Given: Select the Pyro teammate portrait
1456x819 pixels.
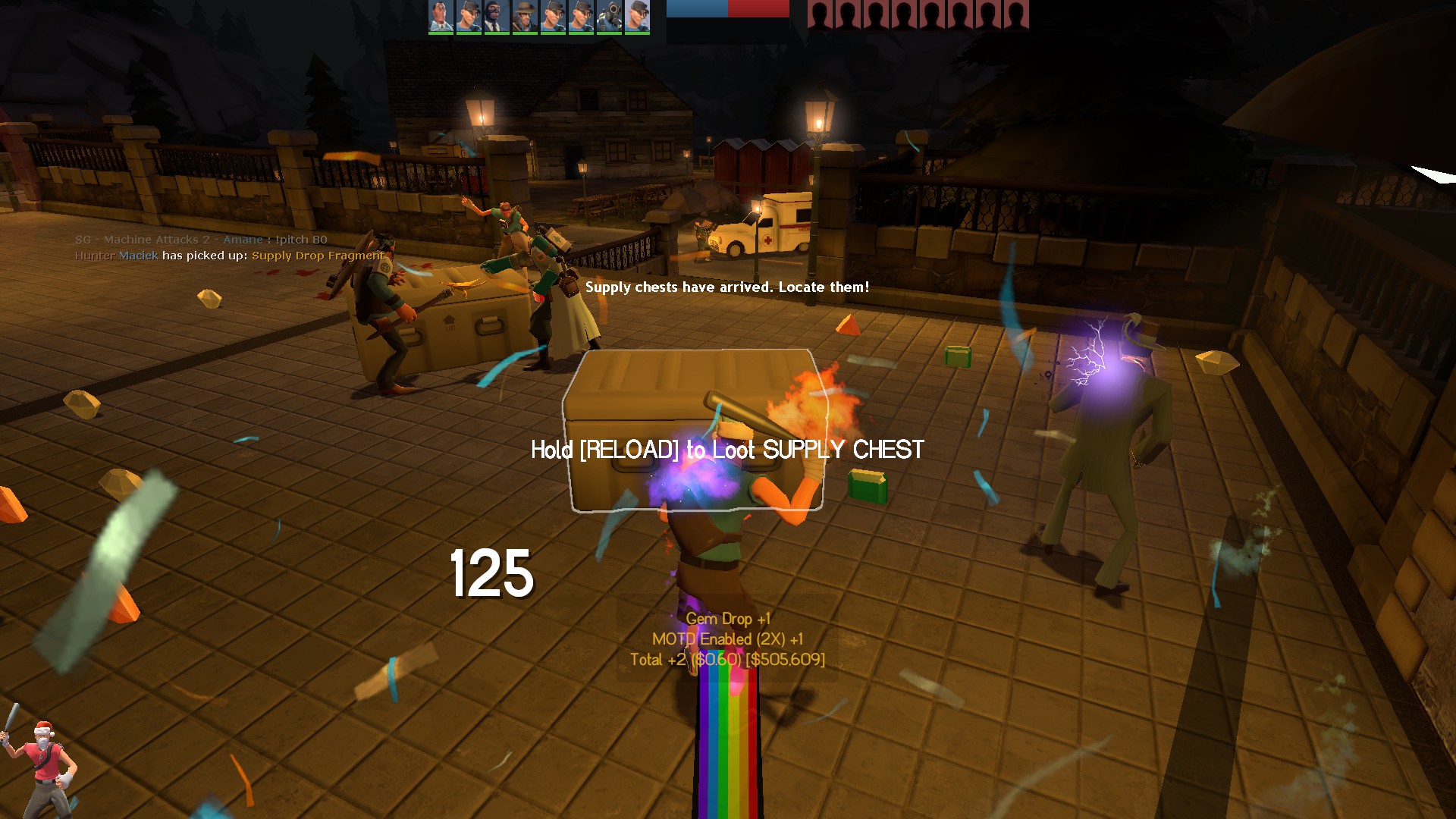Looking at the screenshot, I should click(x=609, y=16).
